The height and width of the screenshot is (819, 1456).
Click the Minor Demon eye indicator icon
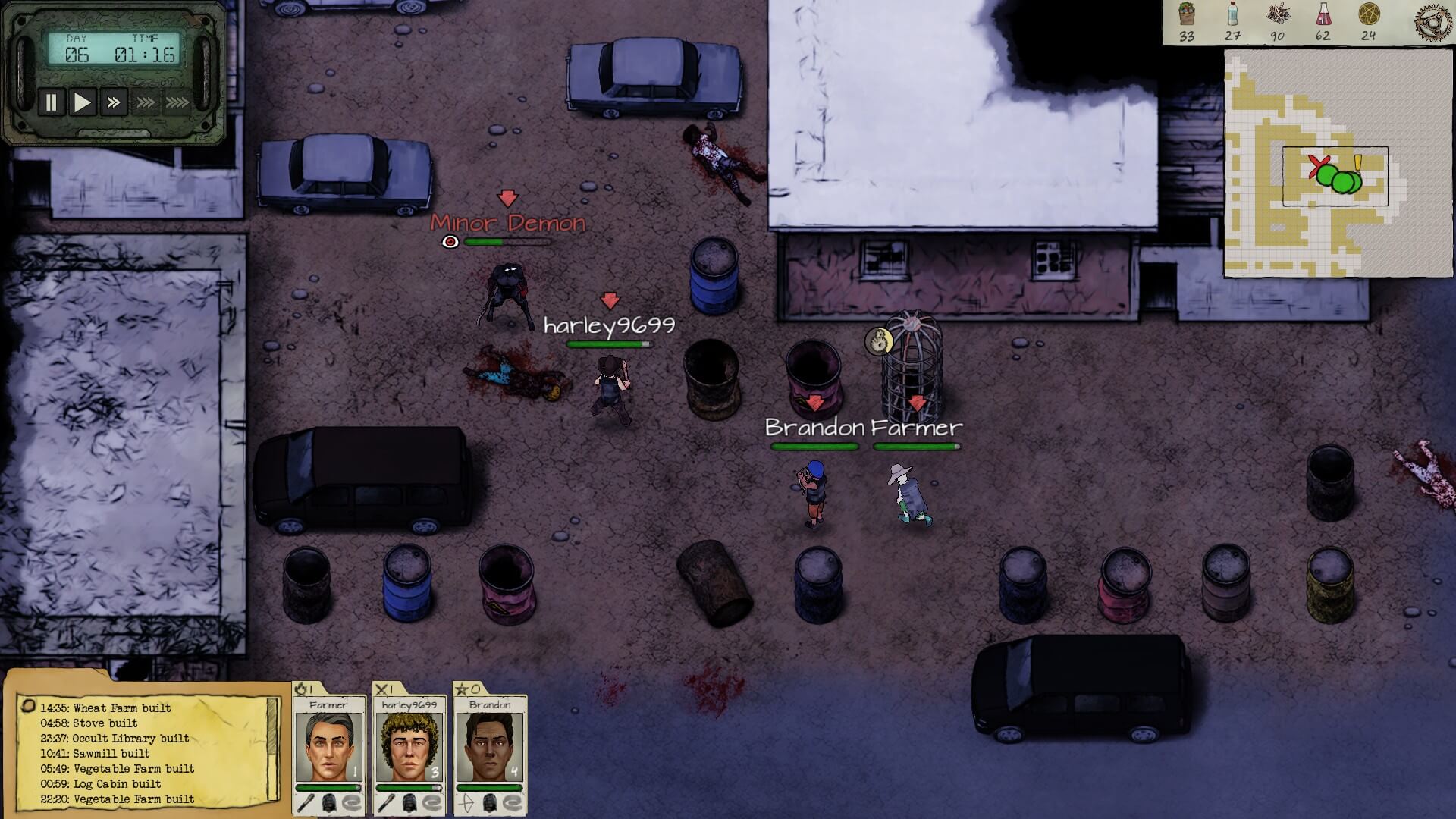coord(450,242)
